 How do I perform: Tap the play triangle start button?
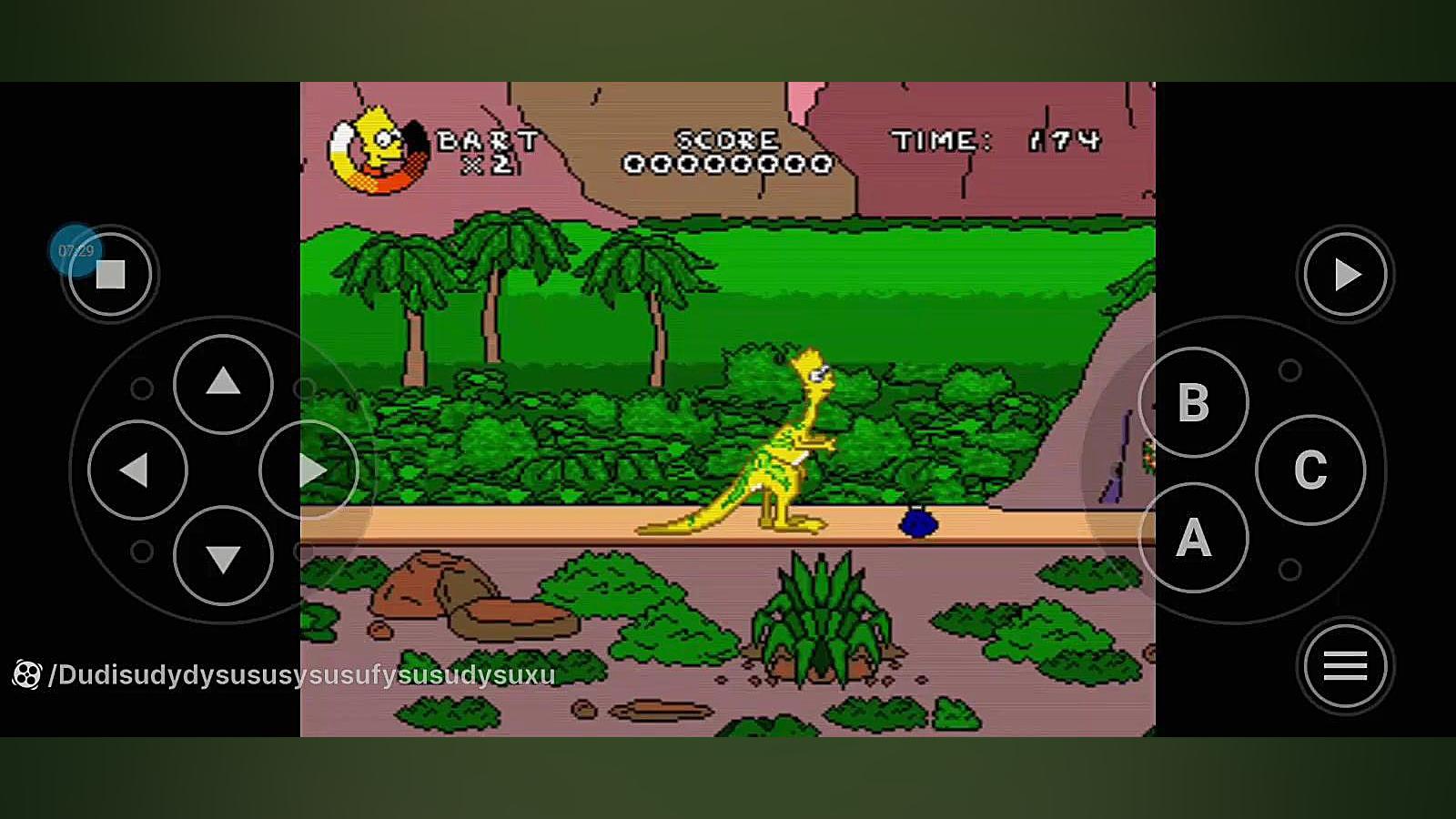click(1345, 274)
